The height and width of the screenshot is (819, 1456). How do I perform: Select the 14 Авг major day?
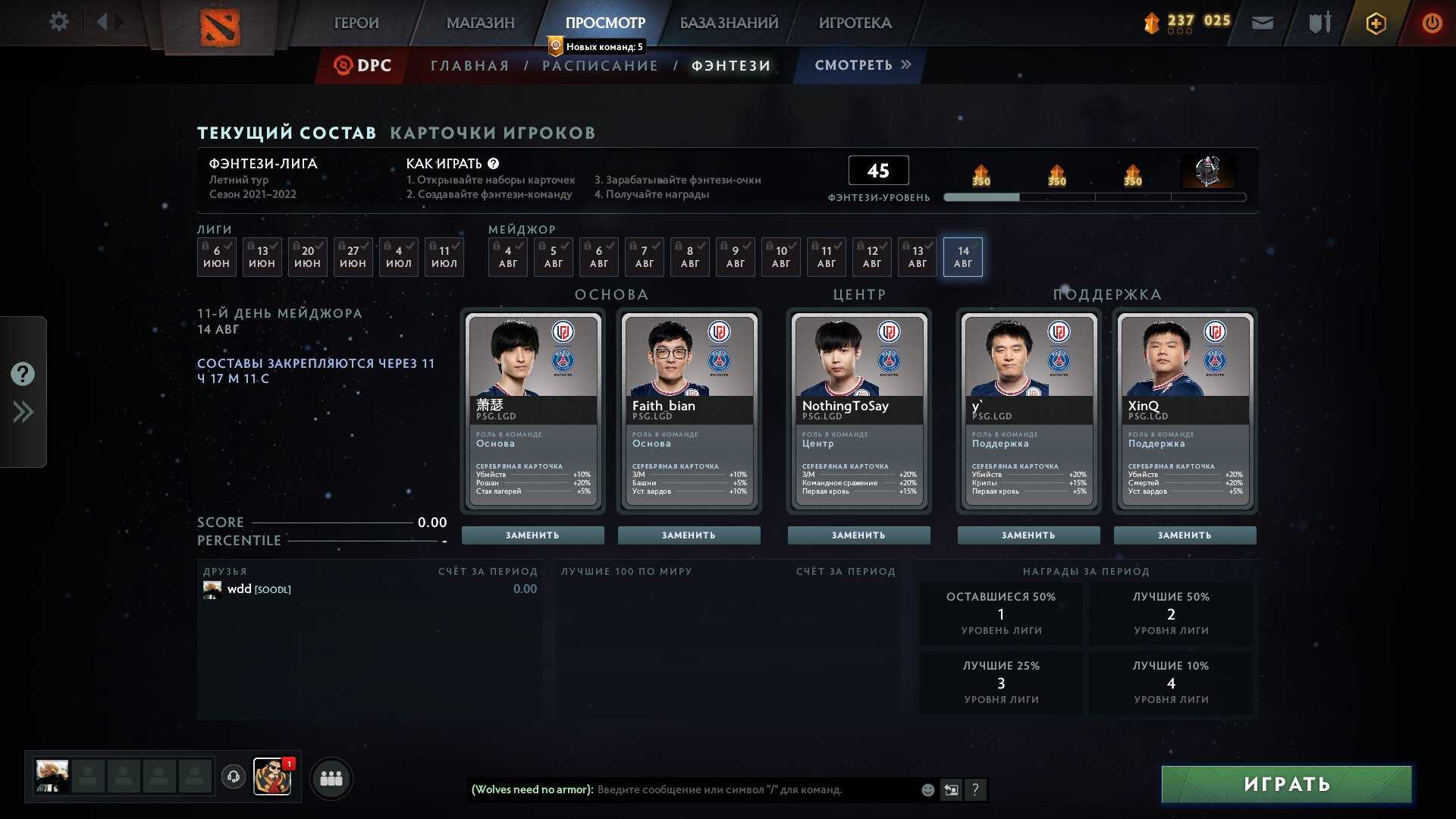pos(962,257)
